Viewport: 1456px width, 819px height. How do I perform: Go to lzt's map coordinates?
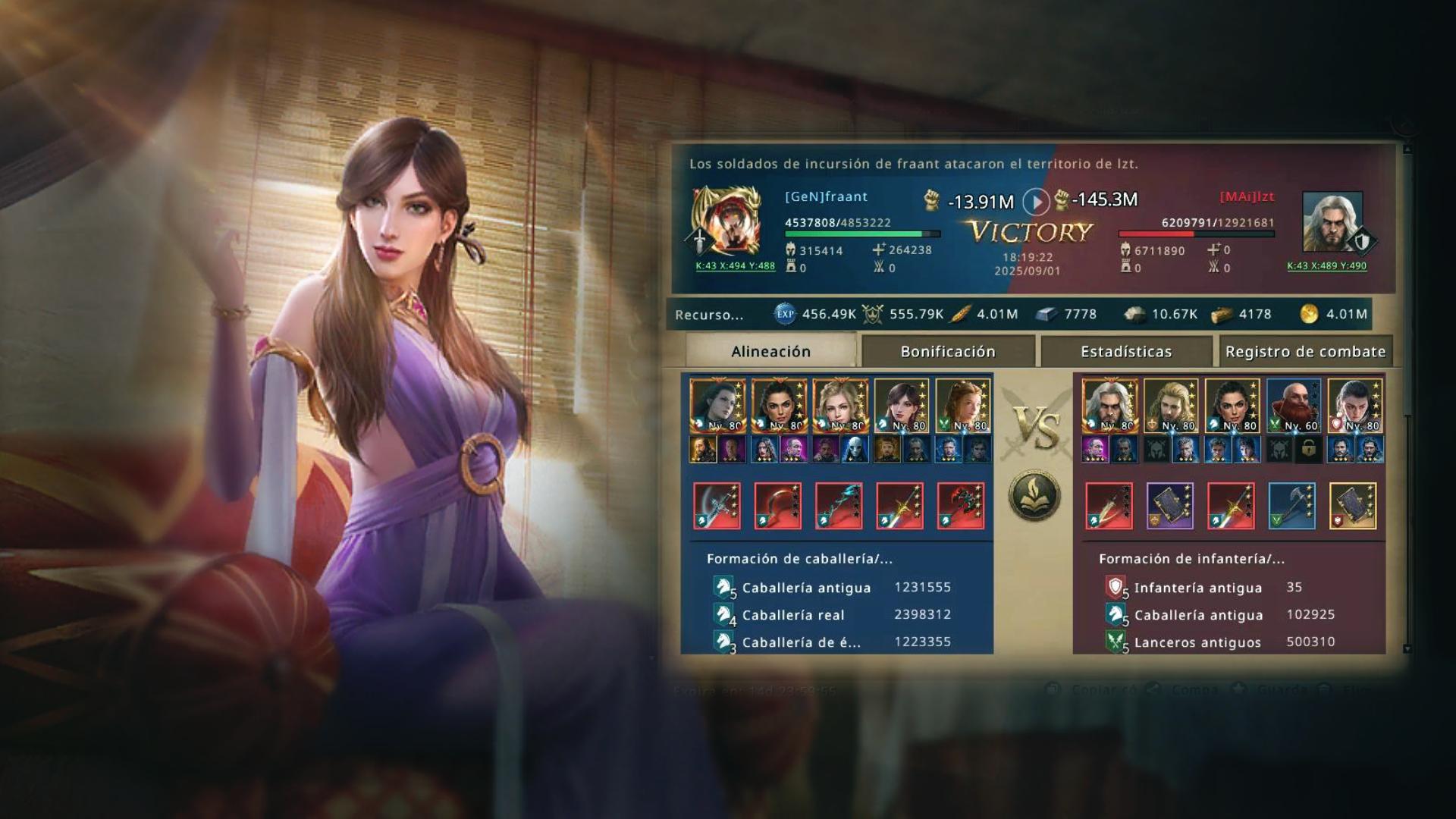(x=1326, y=266)
